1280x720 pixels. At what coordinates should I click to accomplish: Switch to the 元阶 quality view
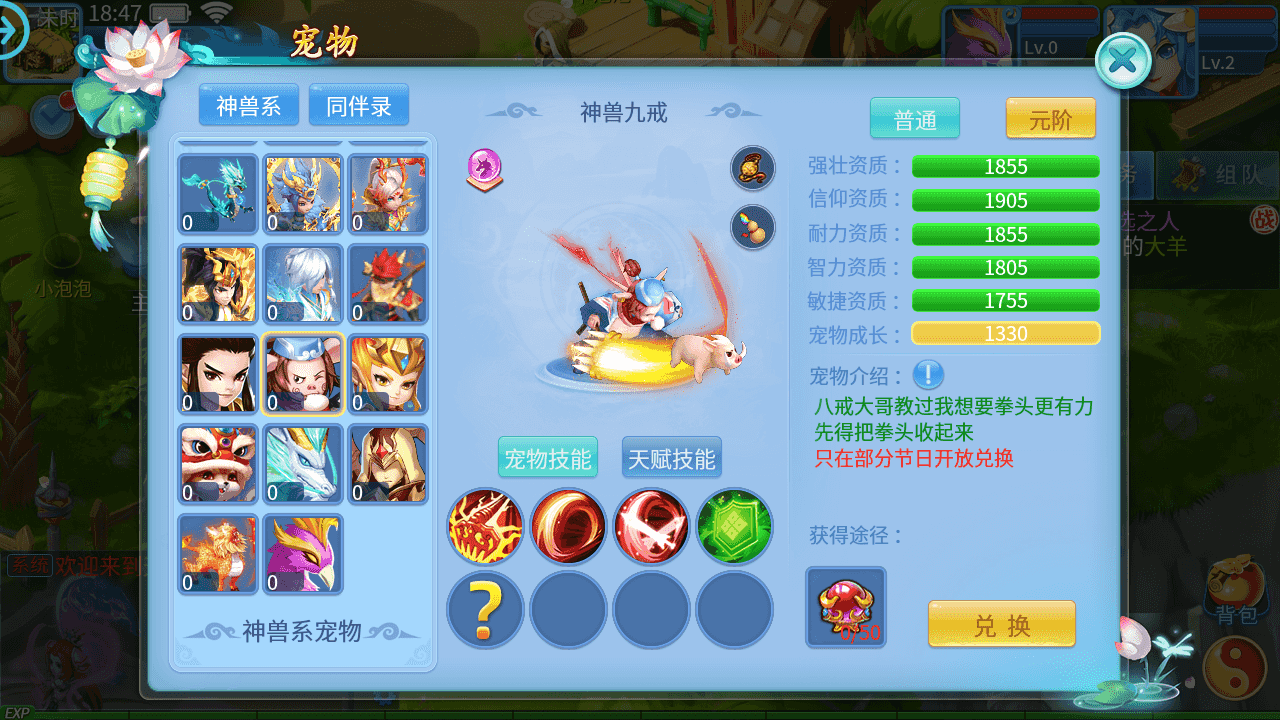[x=1050, y=118]
